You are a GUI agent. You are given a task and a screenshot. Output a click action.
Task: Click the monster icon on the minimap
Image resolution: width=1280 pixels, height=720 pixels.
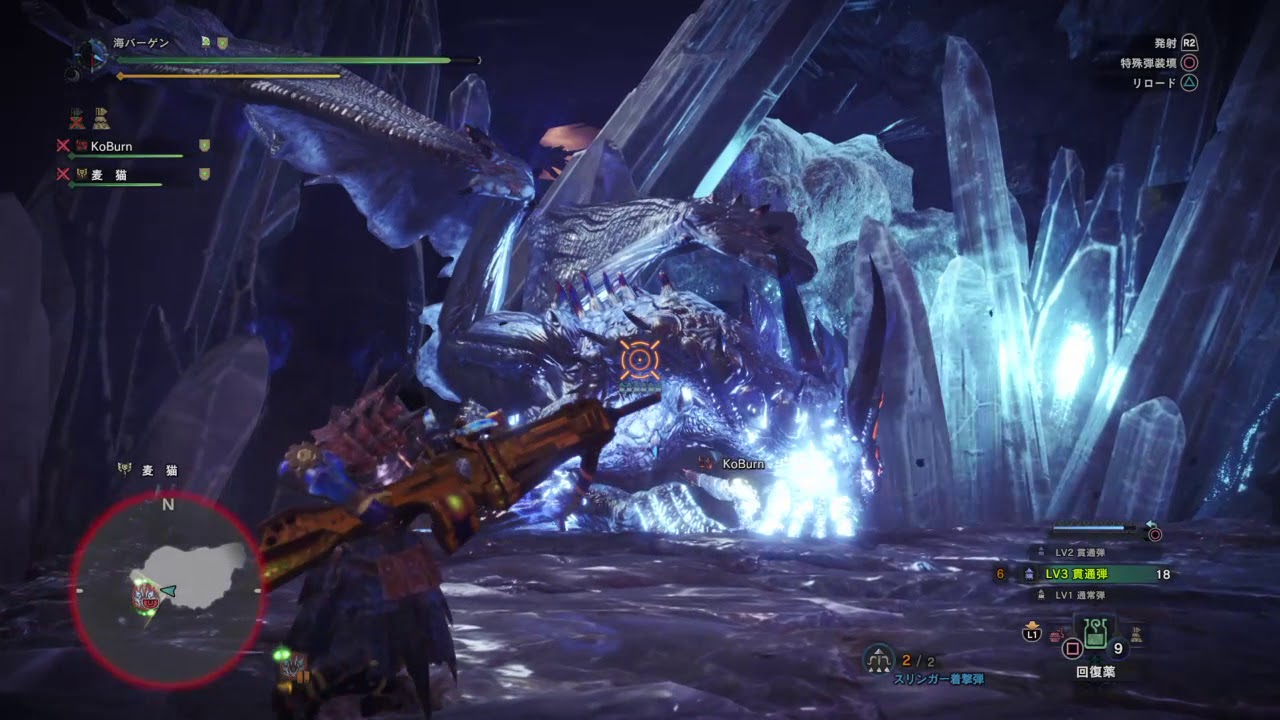(x=143, y=593)
